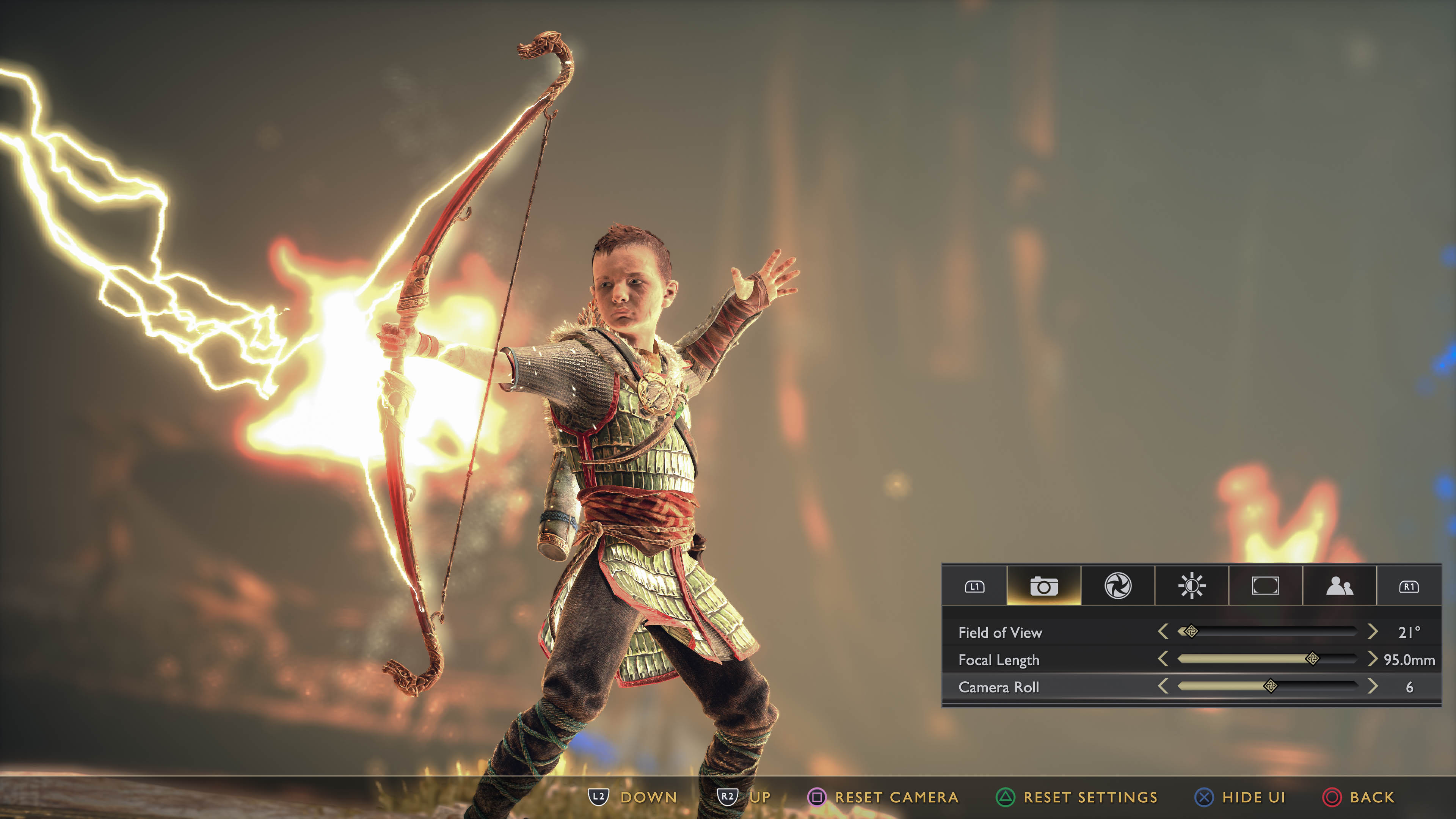Select the camera tab icon
Screen dimensions: 1456x819
pos(1043,586)
